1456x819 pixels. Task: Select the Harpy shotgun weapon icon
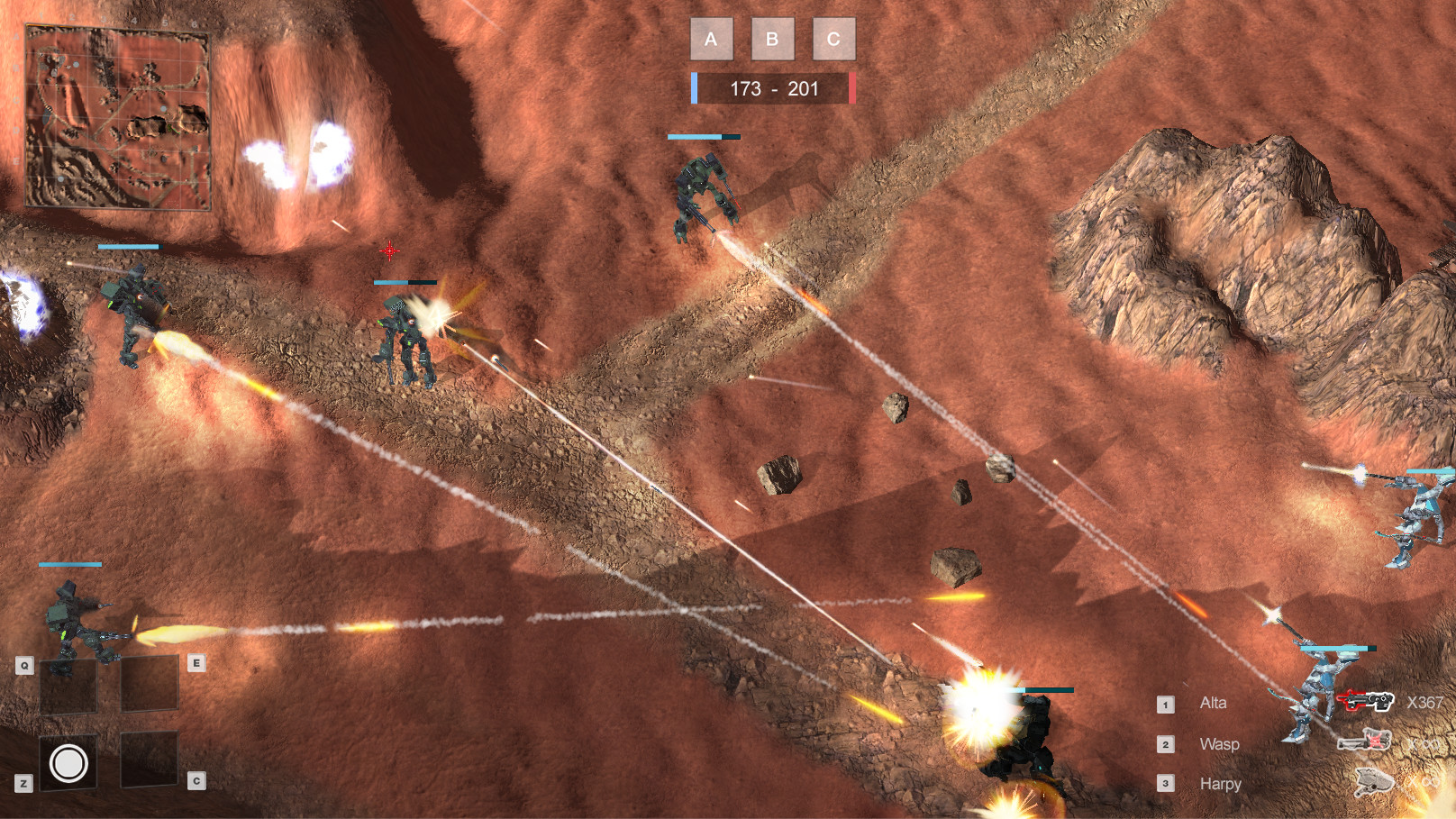pos(1373,781)
